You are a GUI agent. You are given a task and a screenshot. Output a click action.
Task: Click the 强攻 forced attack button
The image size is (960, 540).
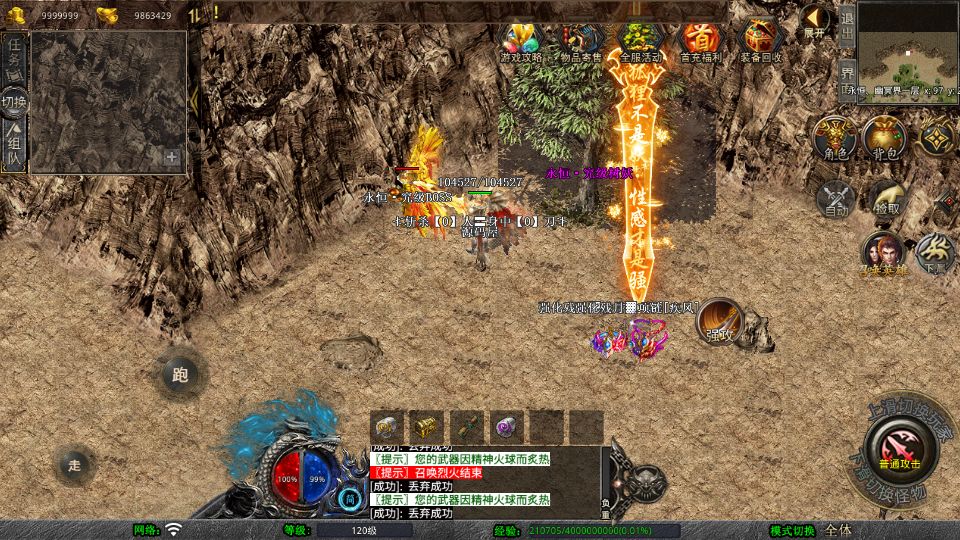point(719,322)
